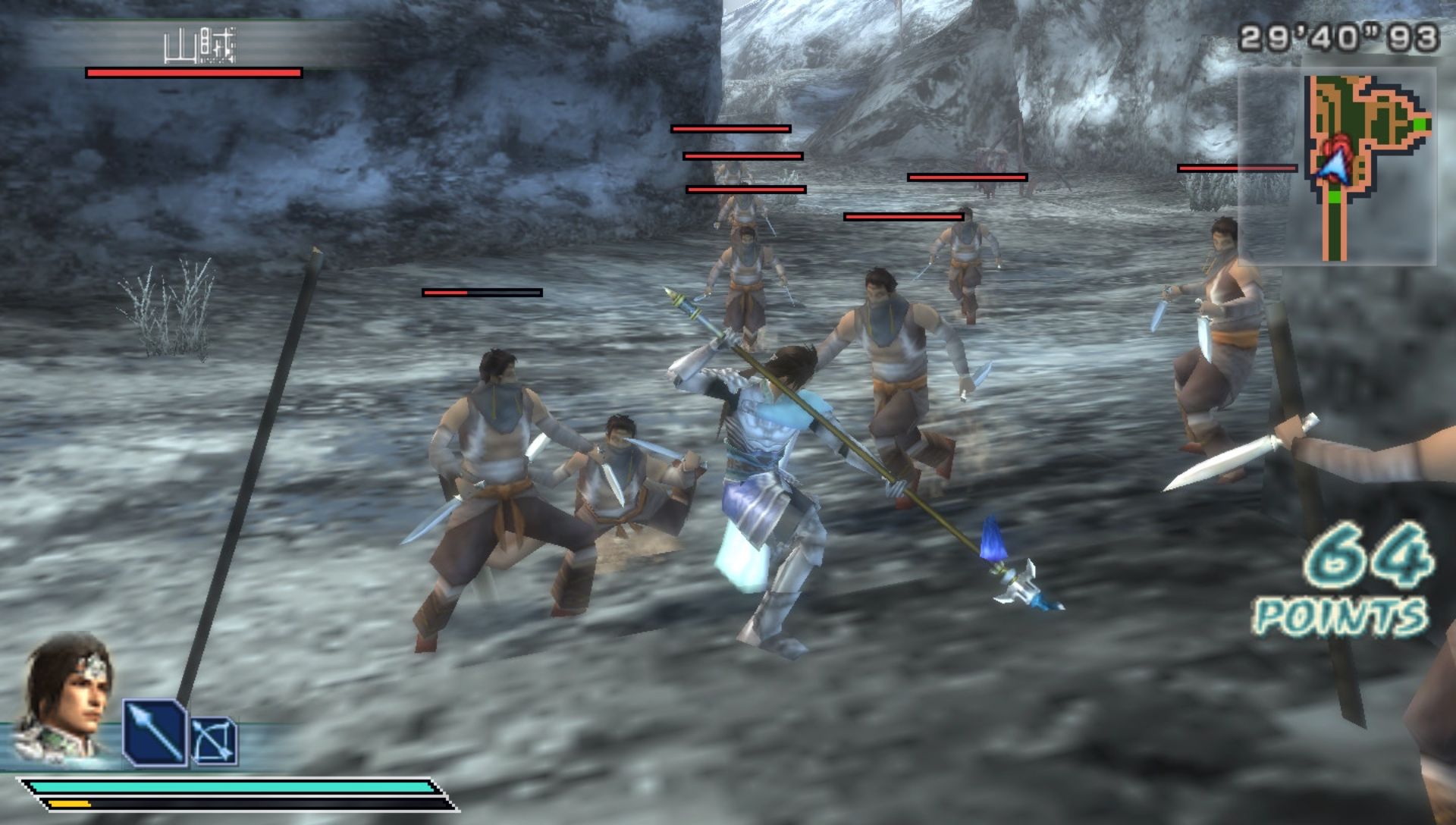Viewport: 1456px width, 825px height.
Task: Select the spear weapon icon
Action: pyautogui.click(x=155, y=732)
